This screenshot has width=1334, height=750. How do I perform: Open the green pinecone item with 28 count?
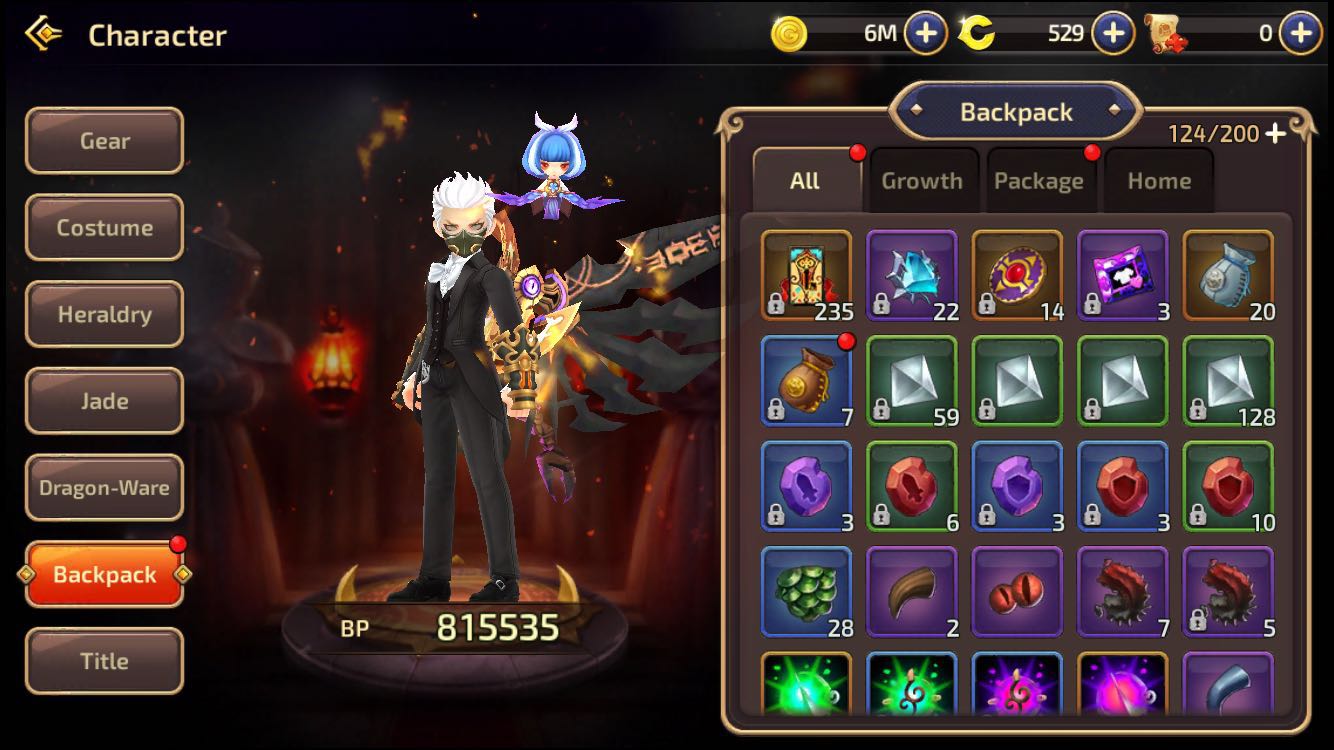pyautogui.click(x=805, y=593)
